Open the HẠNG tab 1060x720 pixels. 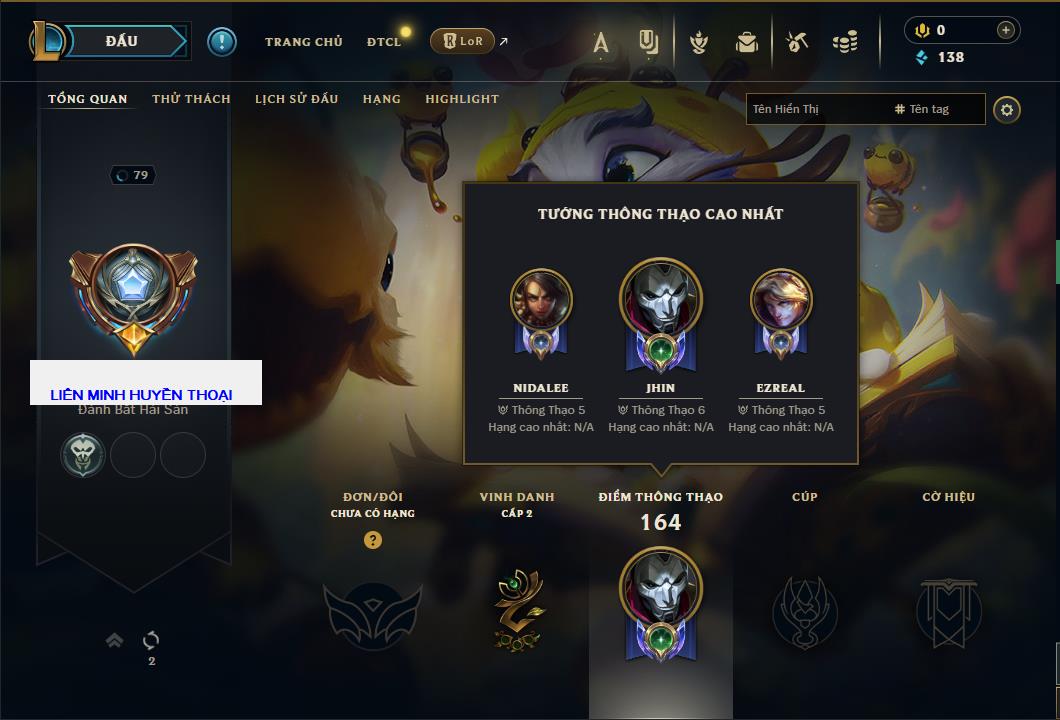[x=381, y=99]
